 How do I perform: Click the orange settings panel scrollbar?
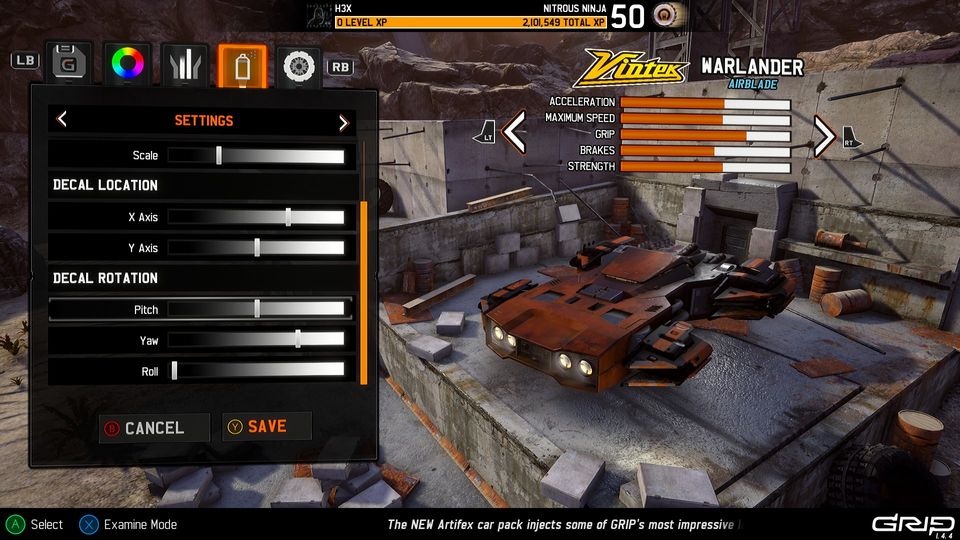(363, 290)
